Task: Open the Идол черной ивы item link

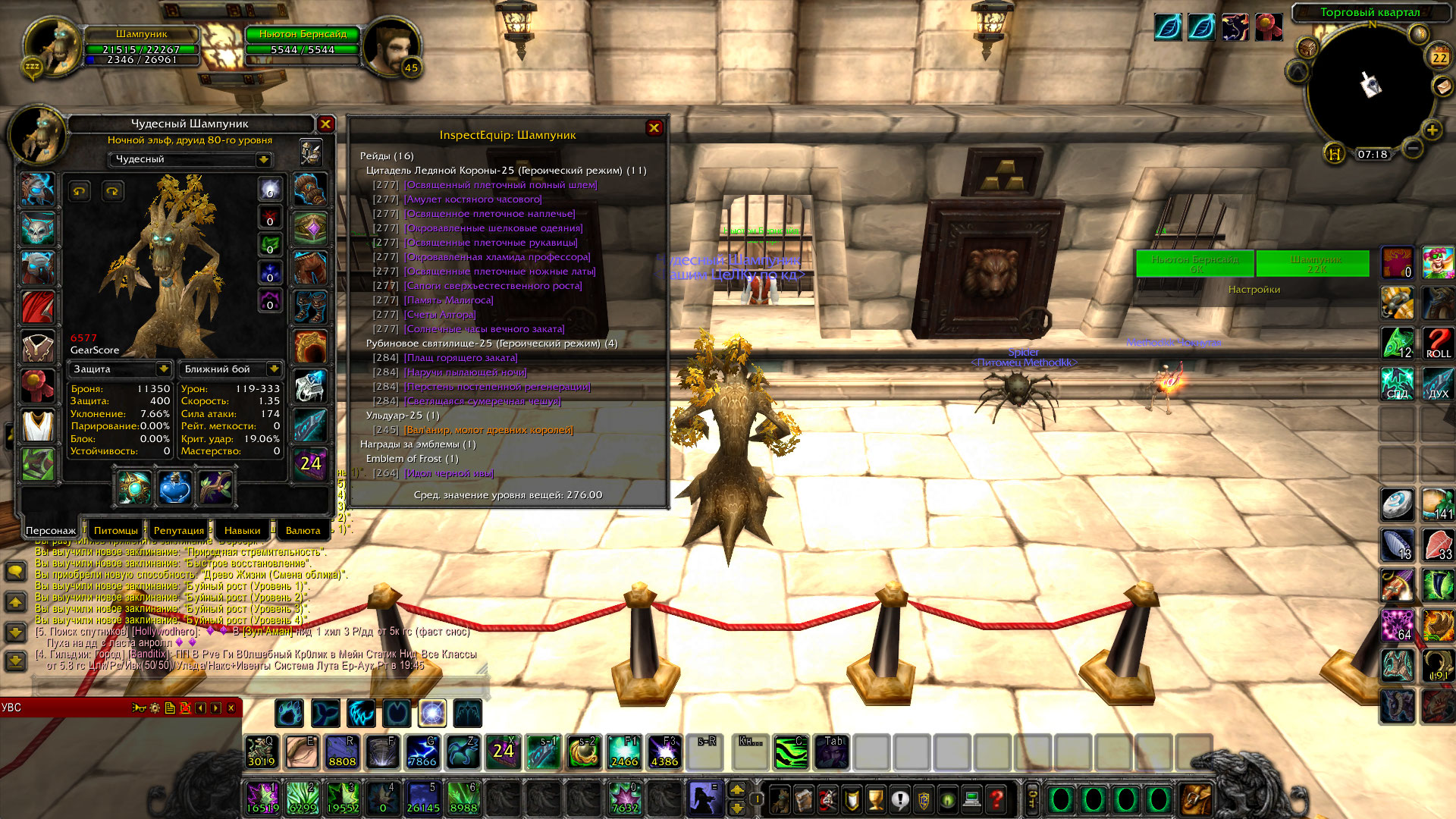Action: point(448,473)
